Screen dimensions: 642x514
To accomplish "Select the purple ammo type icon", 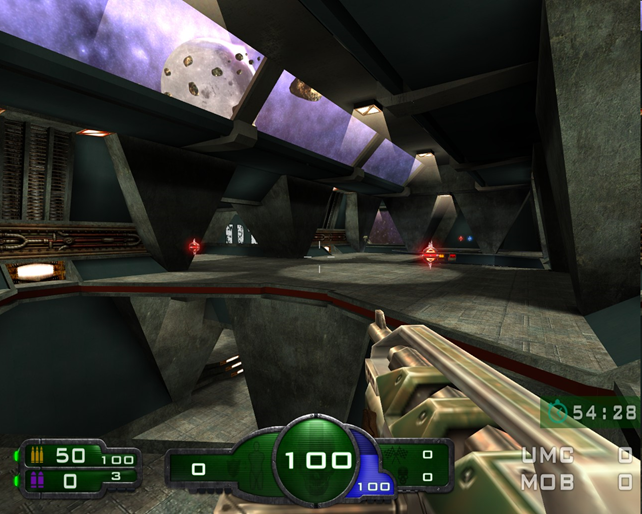I will [38, 480].
